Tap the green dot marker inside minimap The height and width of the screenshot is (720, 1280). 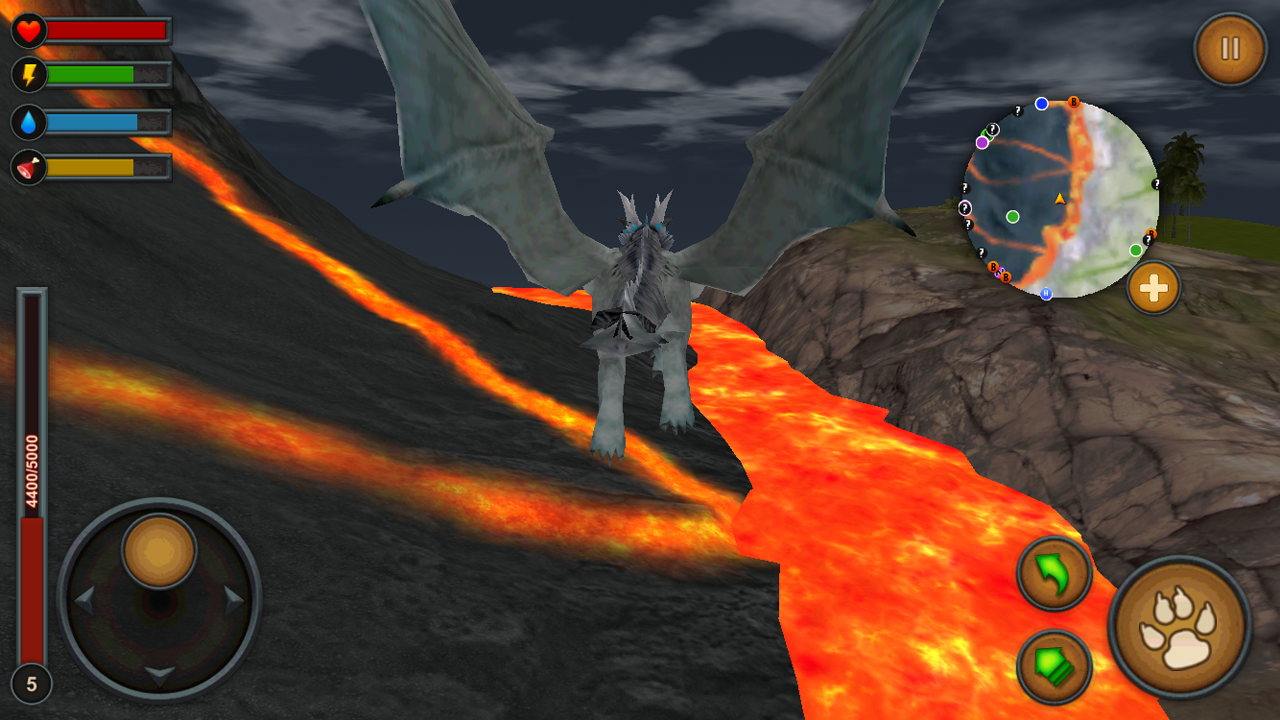pos(1012,217)
